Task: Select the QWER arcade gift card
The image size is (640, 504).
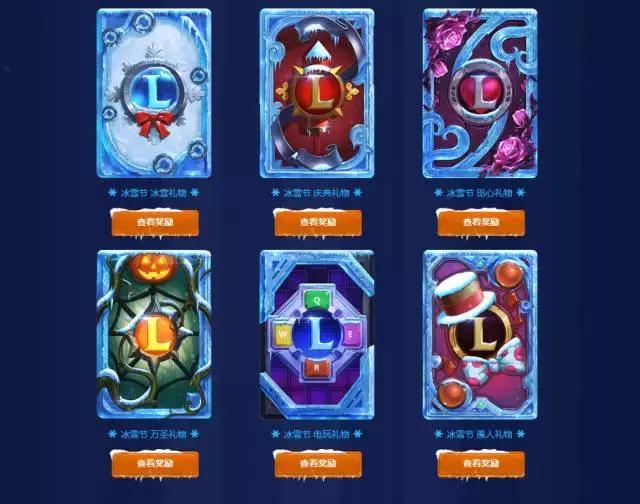Action: tap(317, 335)
